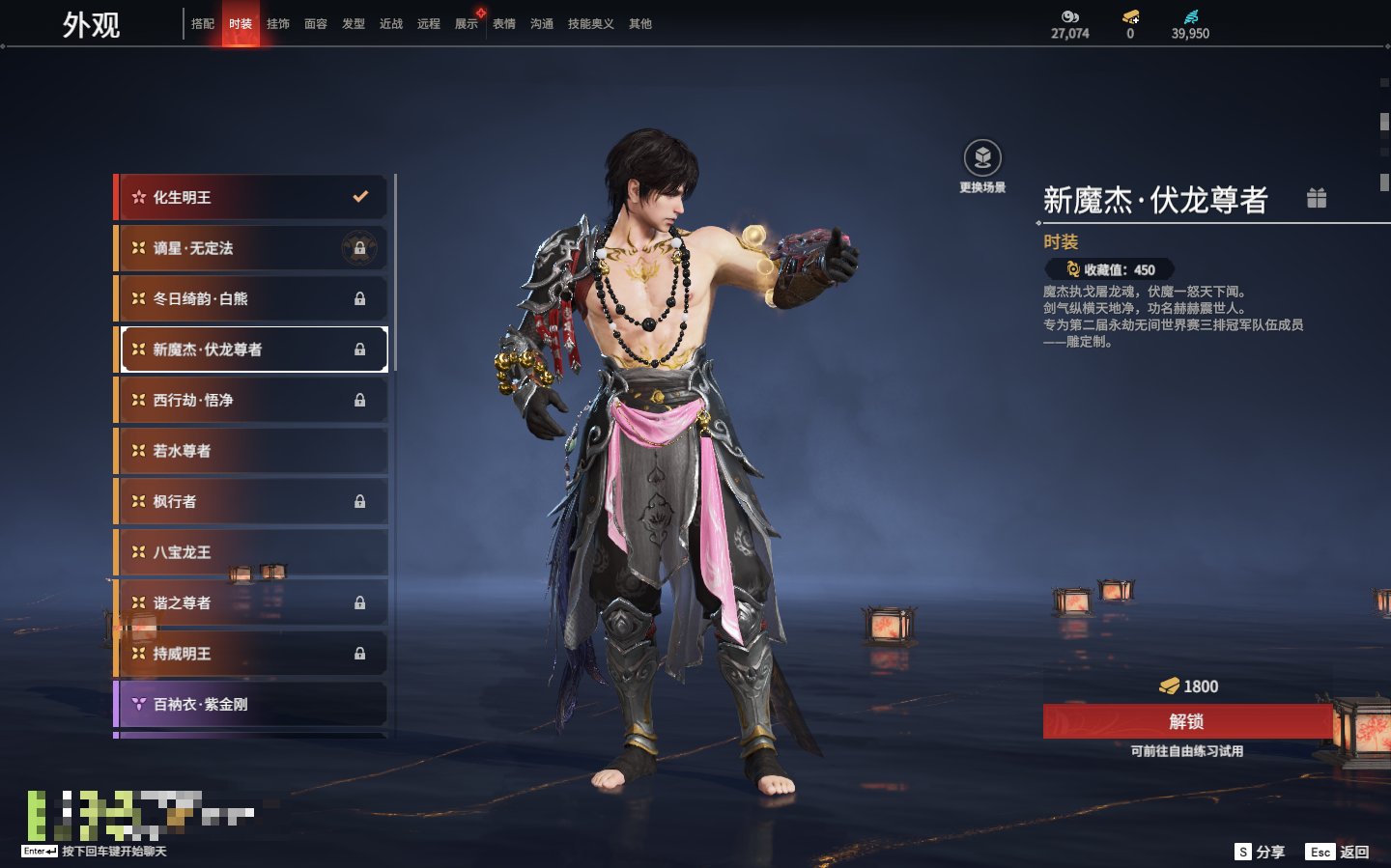Choose the 谪星·无定法 outfit
This screenshot has height=868, width=1391.
(x=251, y=248)
